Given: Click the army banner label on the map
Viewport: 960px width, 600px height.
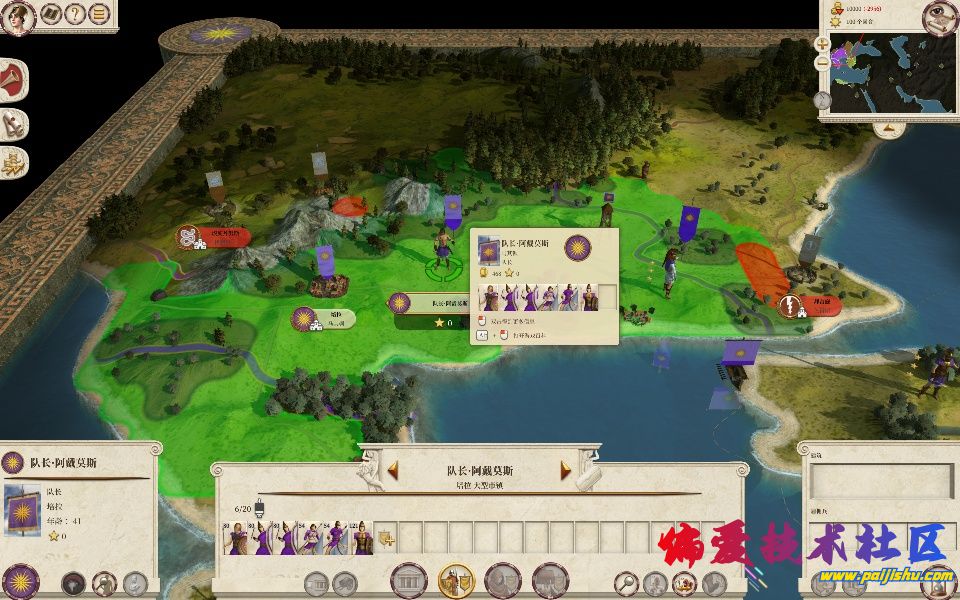Looking at the screenshot, I should [432, 303].
